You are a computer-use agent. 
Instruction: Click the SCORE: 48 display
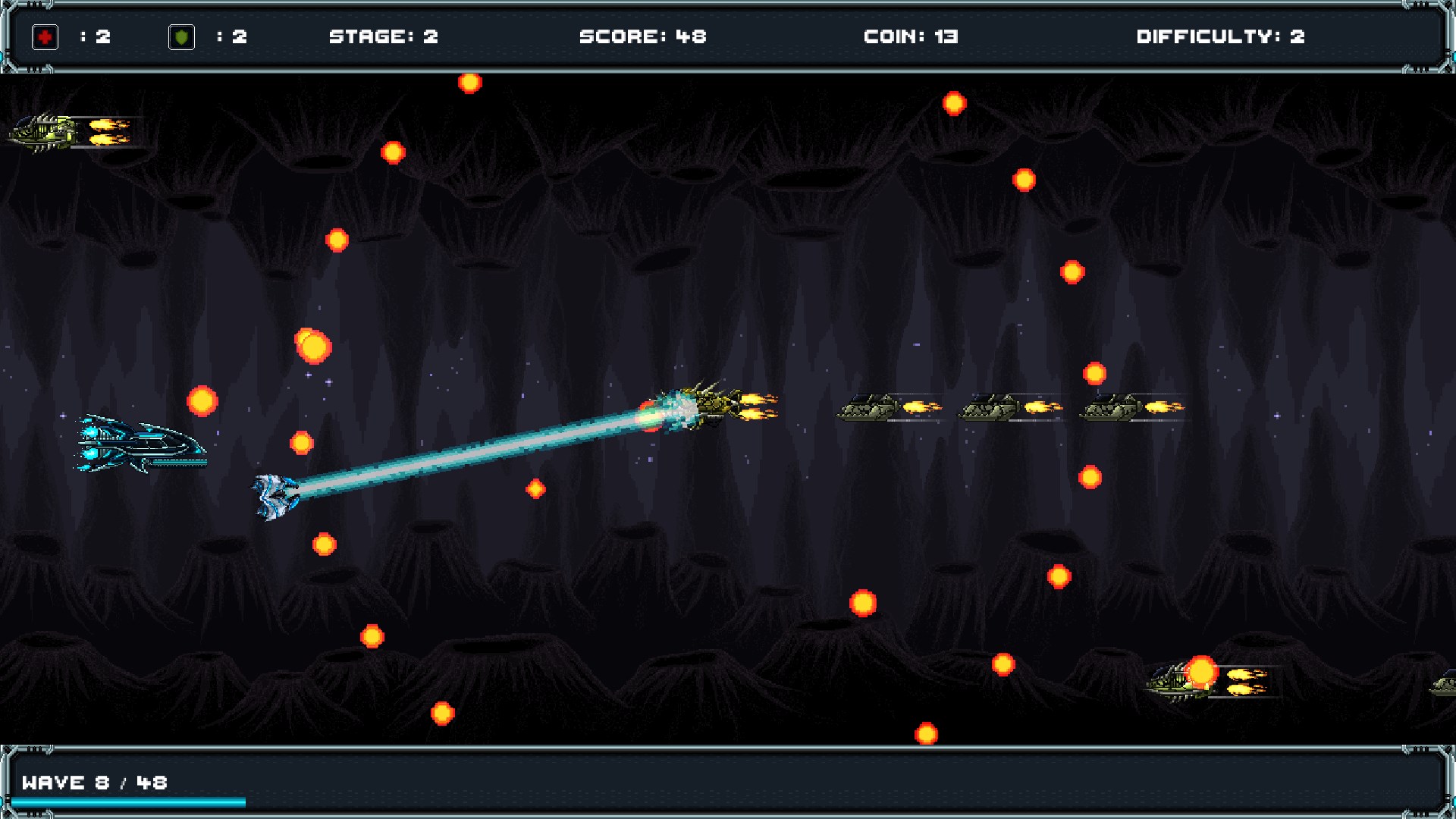coord(642,36)
